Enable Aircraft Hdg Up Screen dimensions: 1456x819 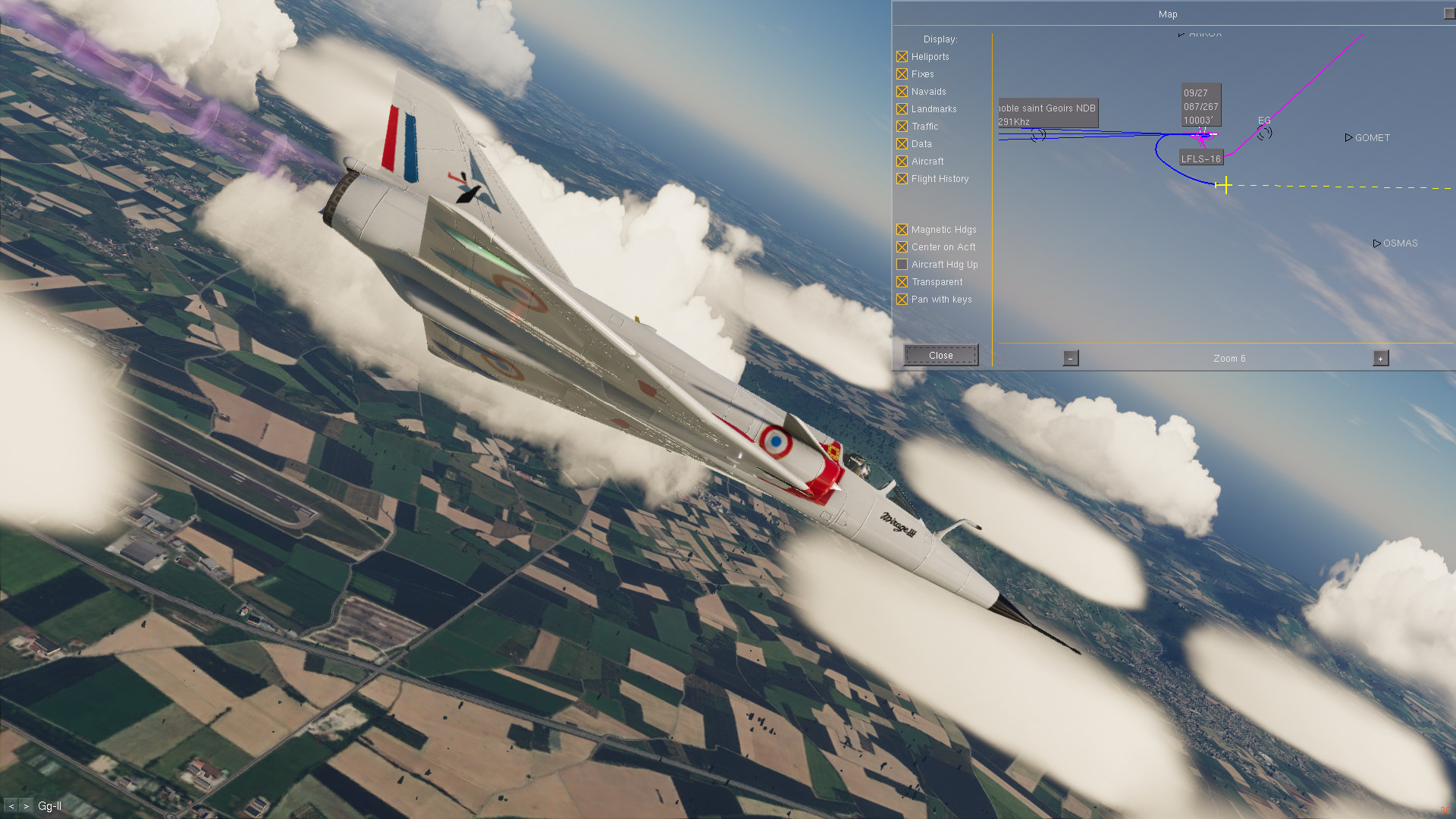pyautogui.click(x=902, y=265)
